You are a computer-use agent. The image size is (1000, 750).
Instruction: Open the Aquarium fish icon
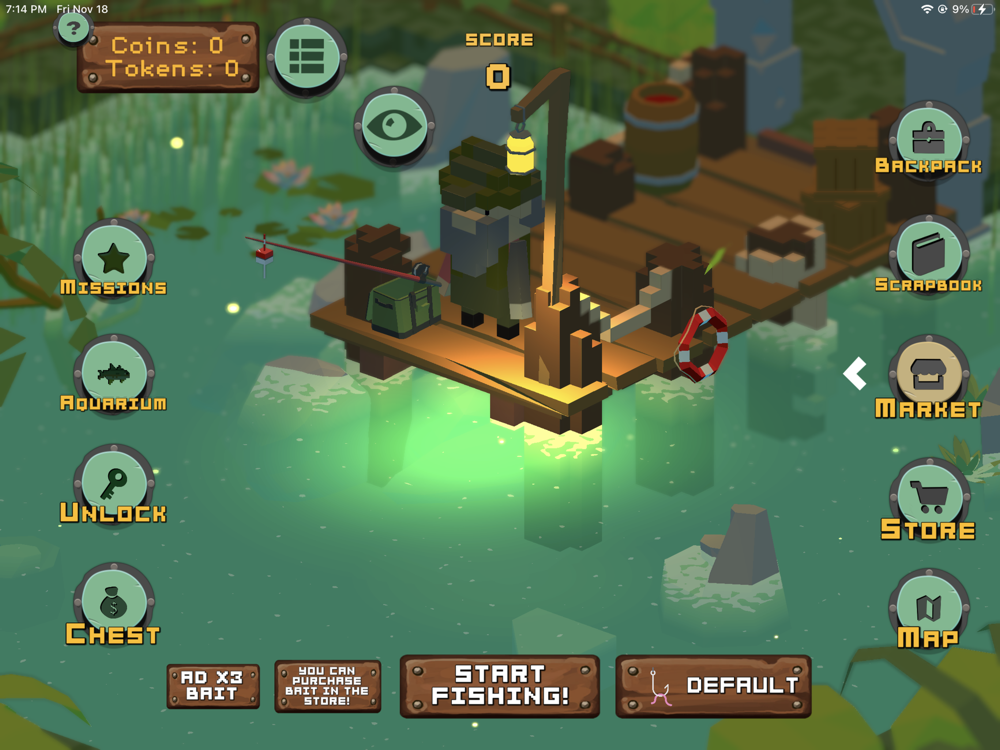[113, 374]
